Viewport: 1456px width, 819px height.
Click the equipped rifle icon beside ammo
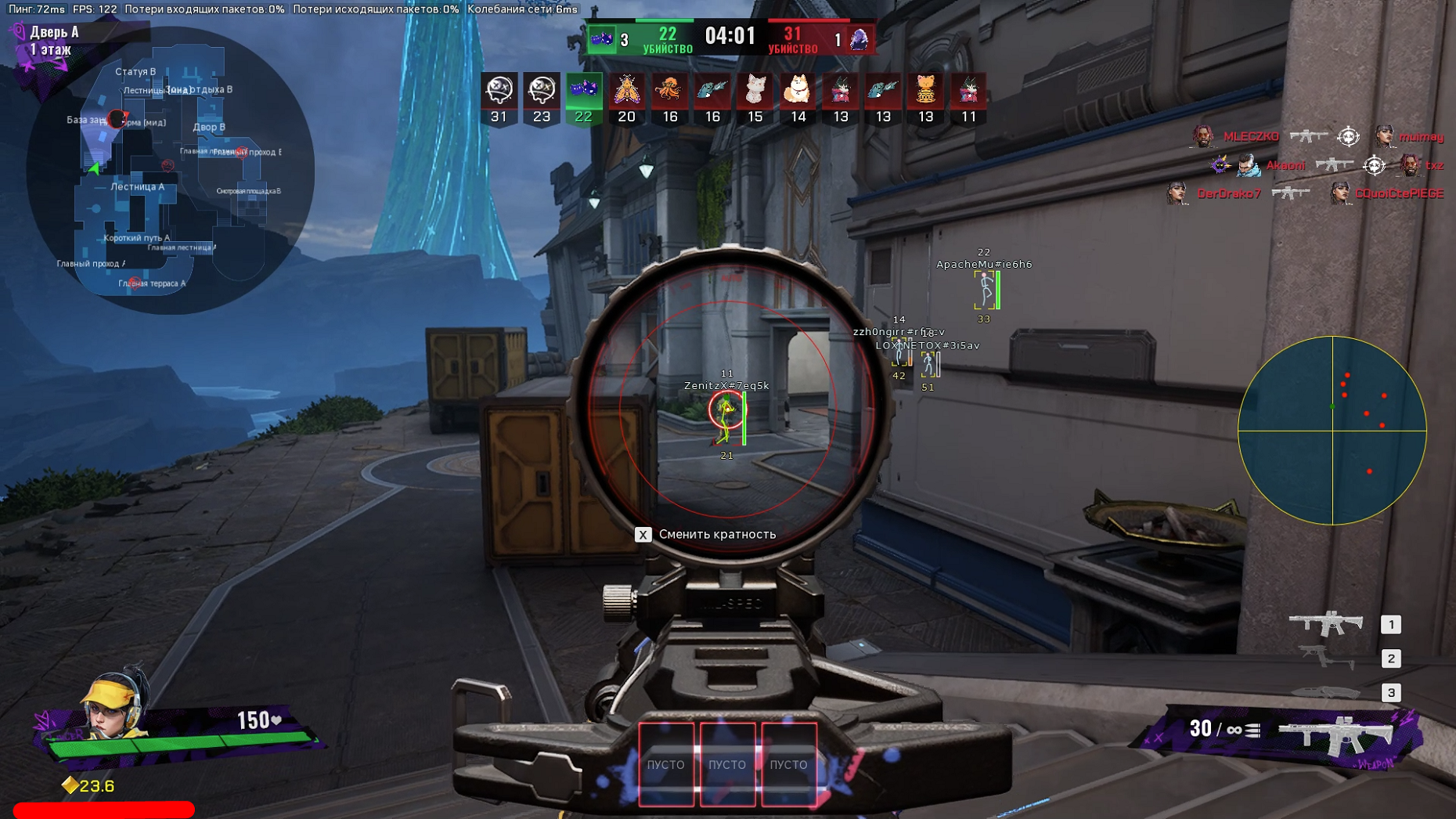(x=1337, y=734)
